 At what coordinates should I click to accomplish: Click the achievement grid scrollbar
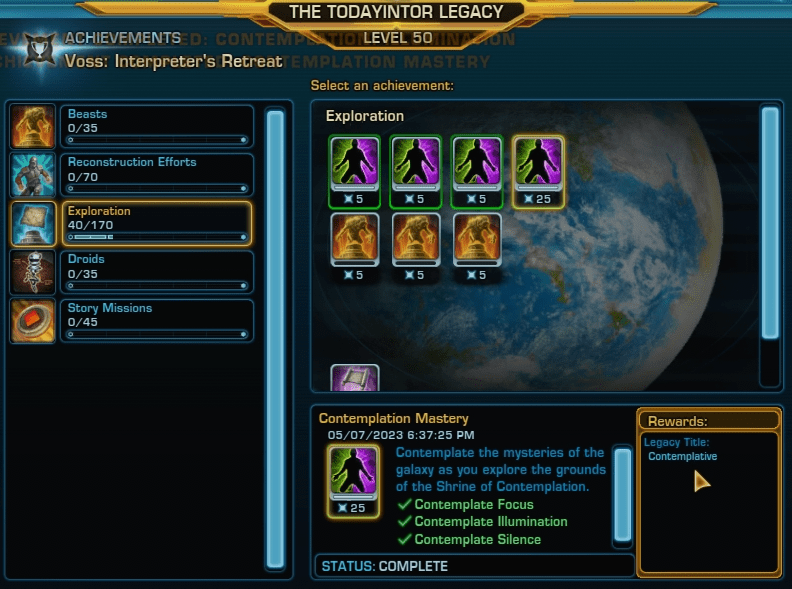[x=769, y=225]
